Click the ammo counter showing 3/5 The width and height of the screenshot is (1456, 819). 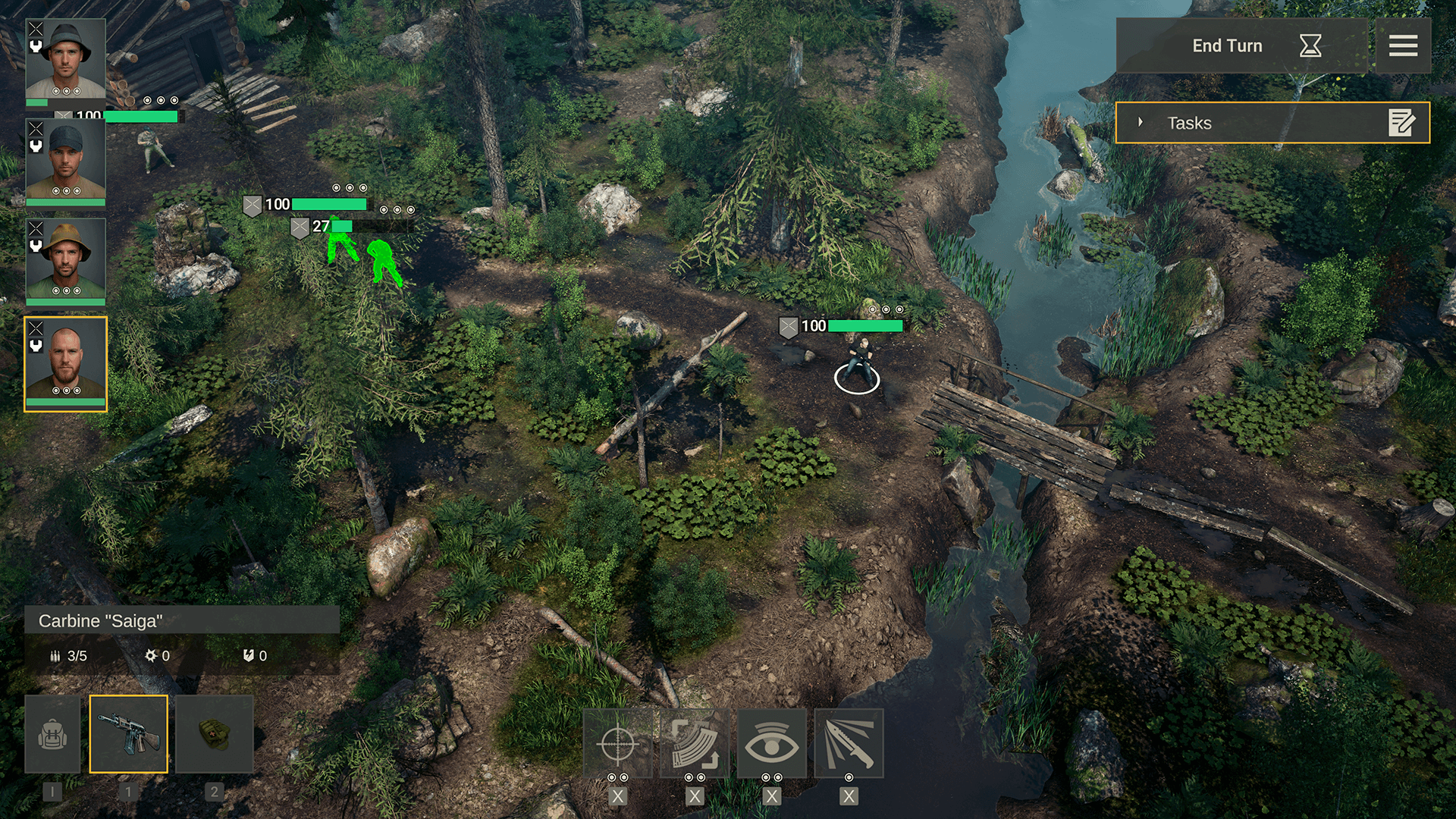69,655
